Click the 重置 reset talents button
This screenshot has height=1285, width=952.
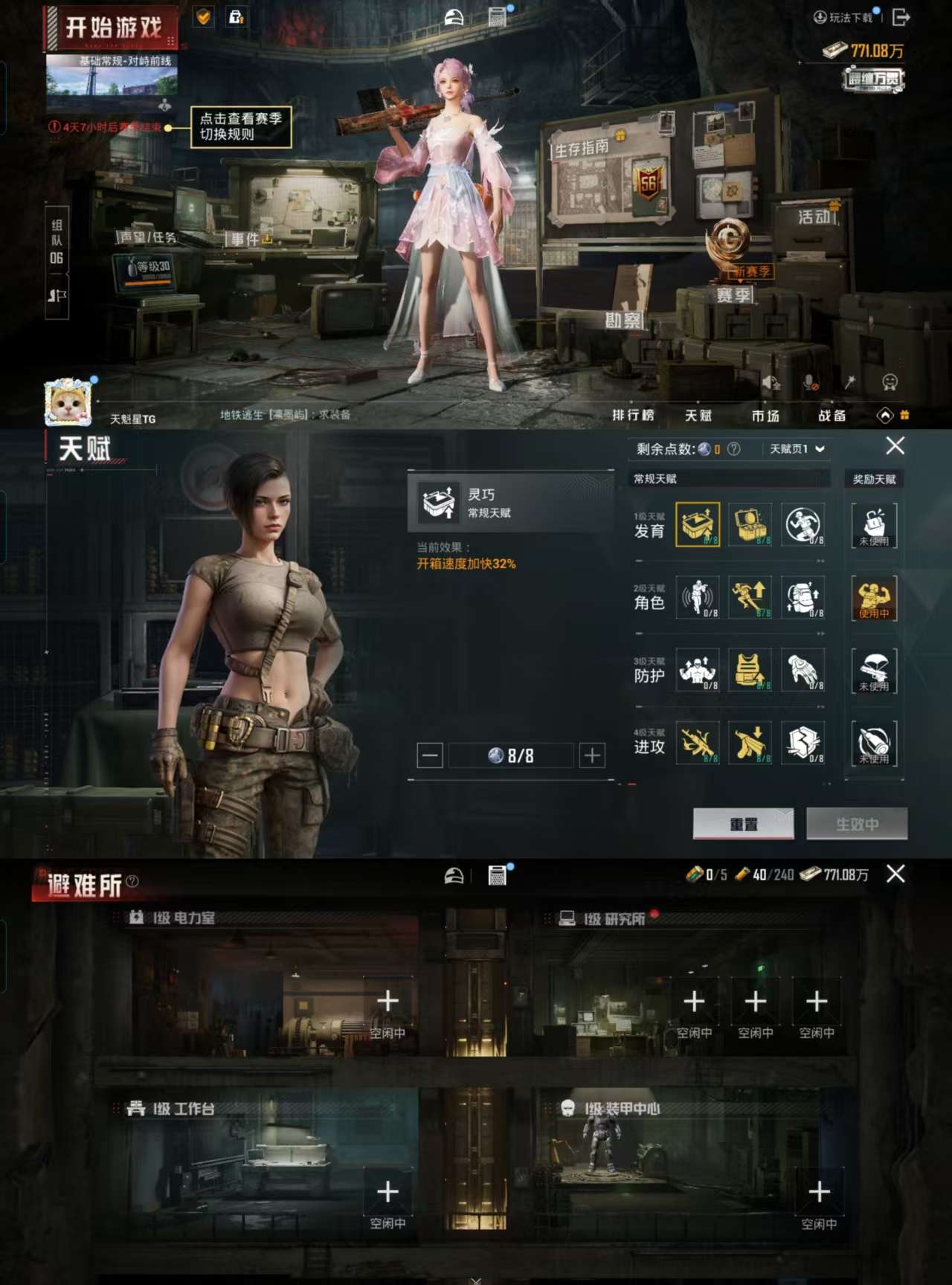click(x=744, y=824)
